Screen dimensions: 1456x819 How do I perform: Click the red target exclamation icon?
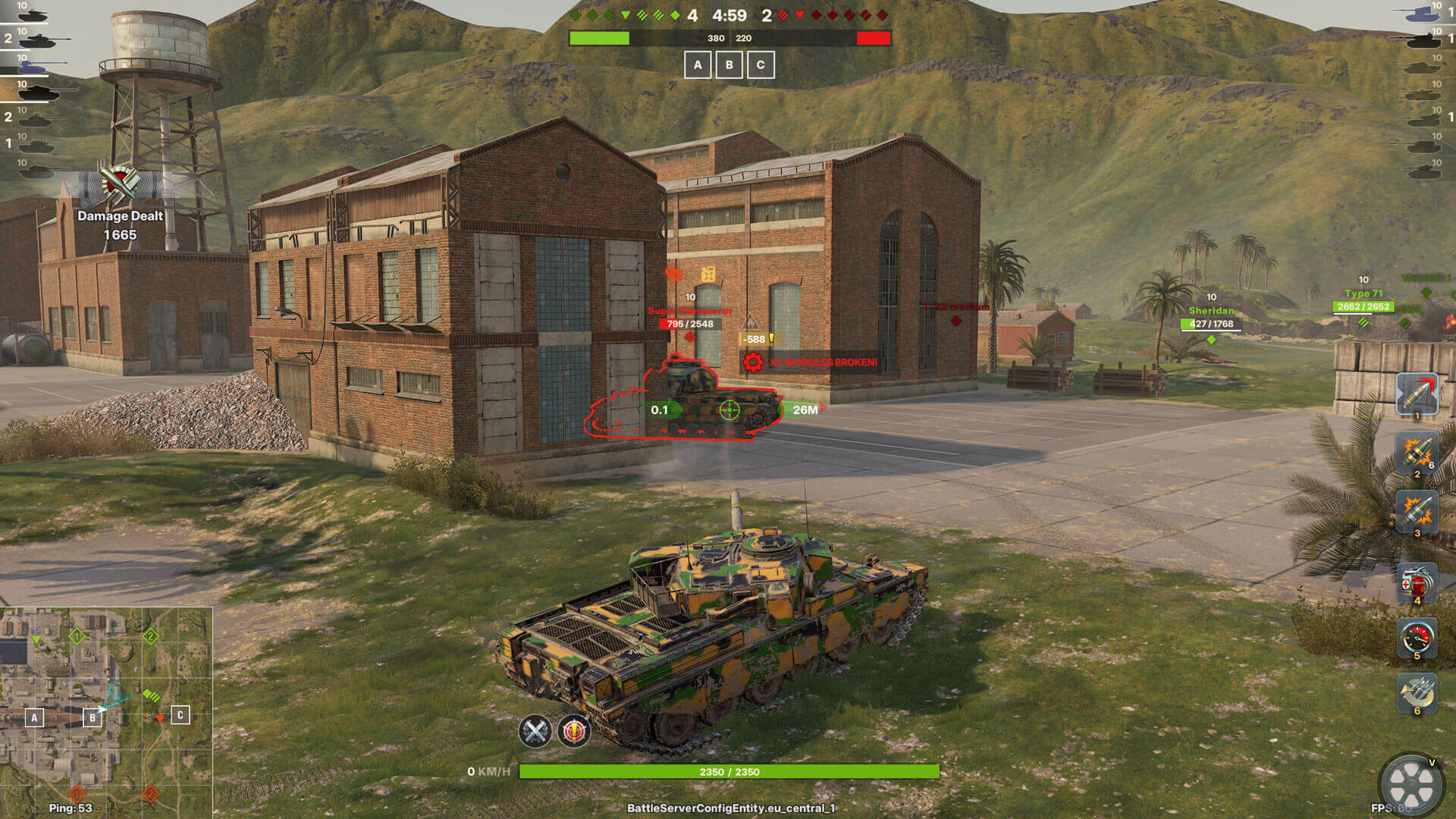574,731
